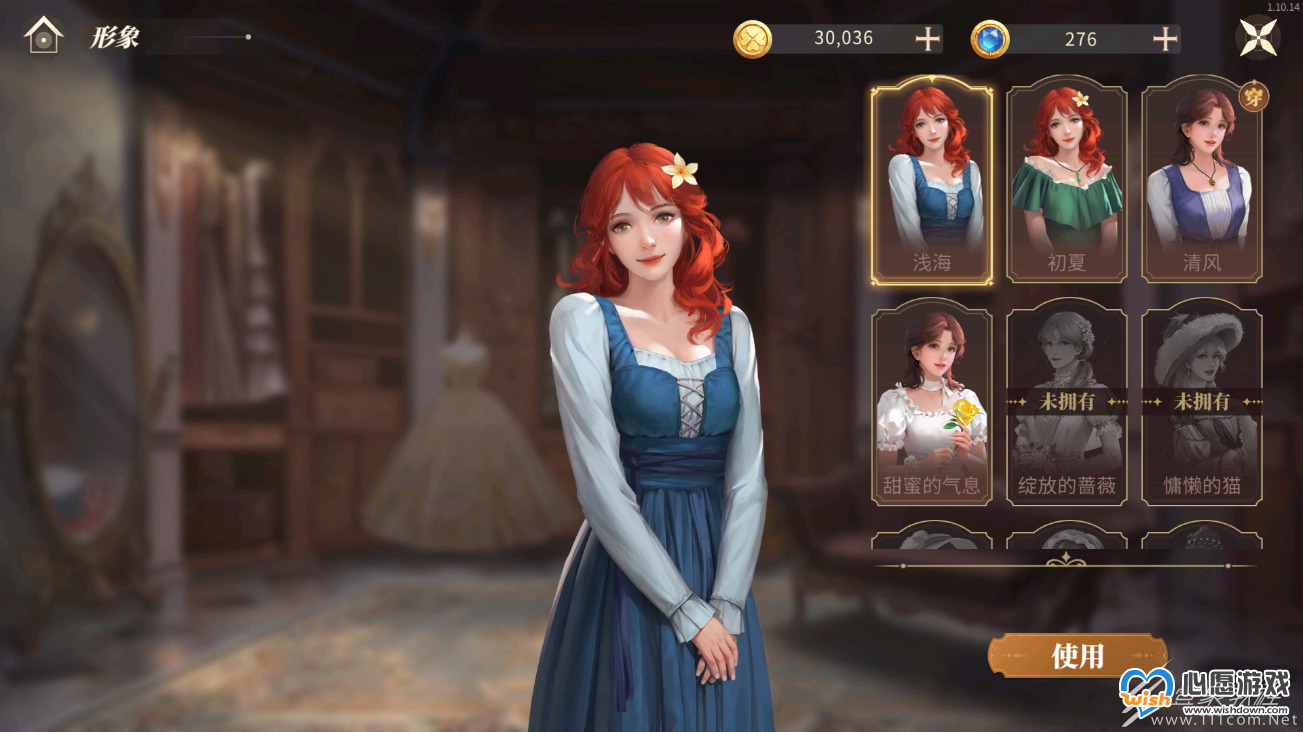Image resolution: width=1303 pixels, height=732 pixels.
Task: Return home via the house icon
Action: click(x=43, y=37)
